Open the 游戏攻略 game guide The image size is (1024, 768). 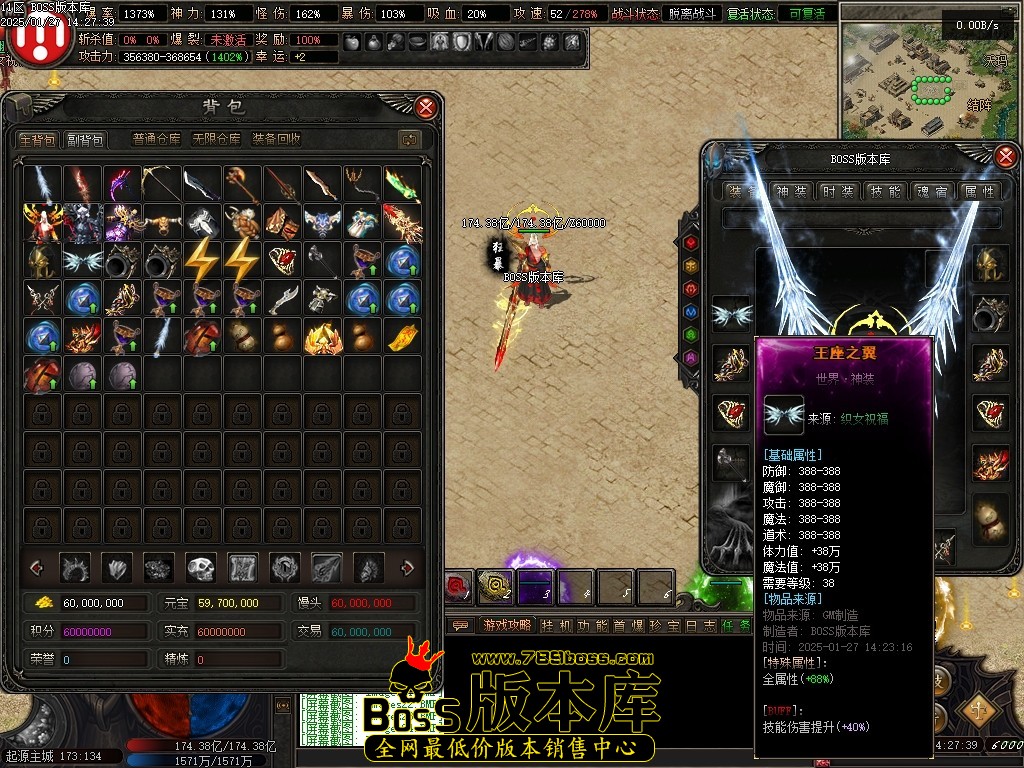(x=506, y=625)
